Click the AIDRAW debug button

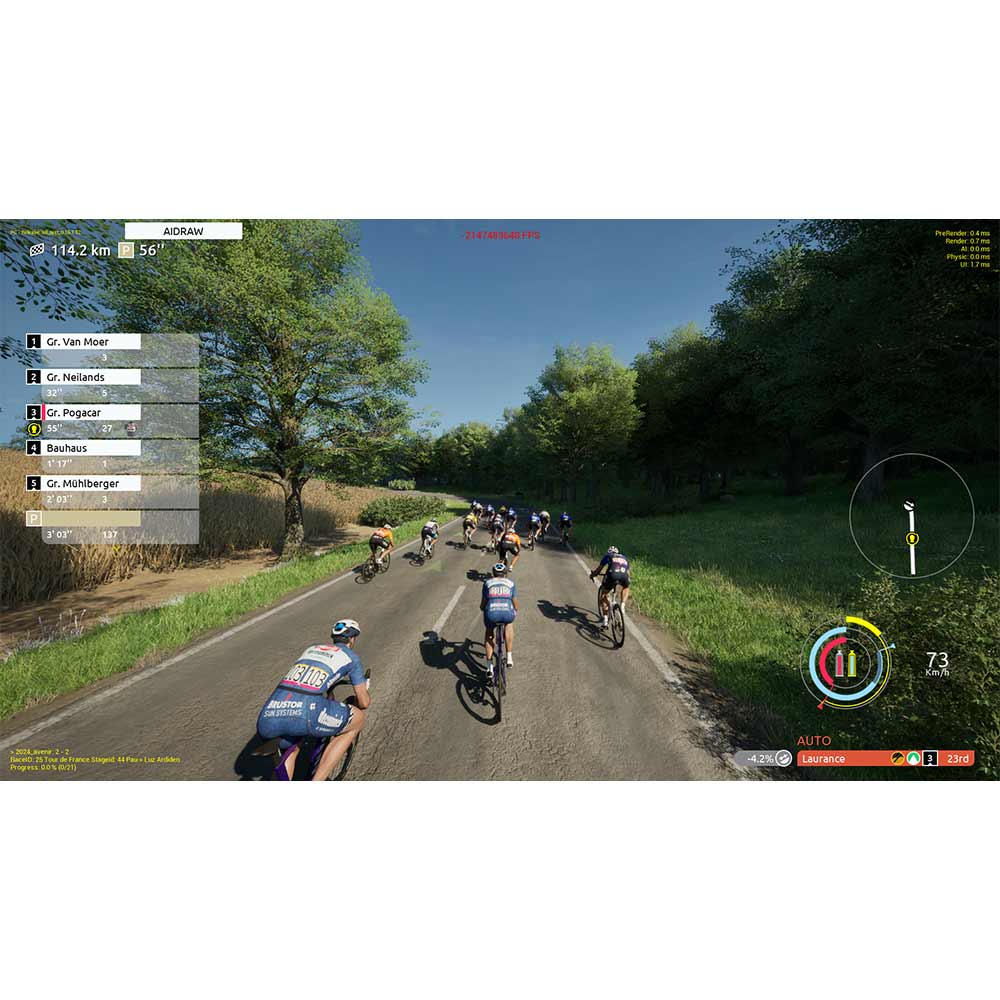point(183,231)
